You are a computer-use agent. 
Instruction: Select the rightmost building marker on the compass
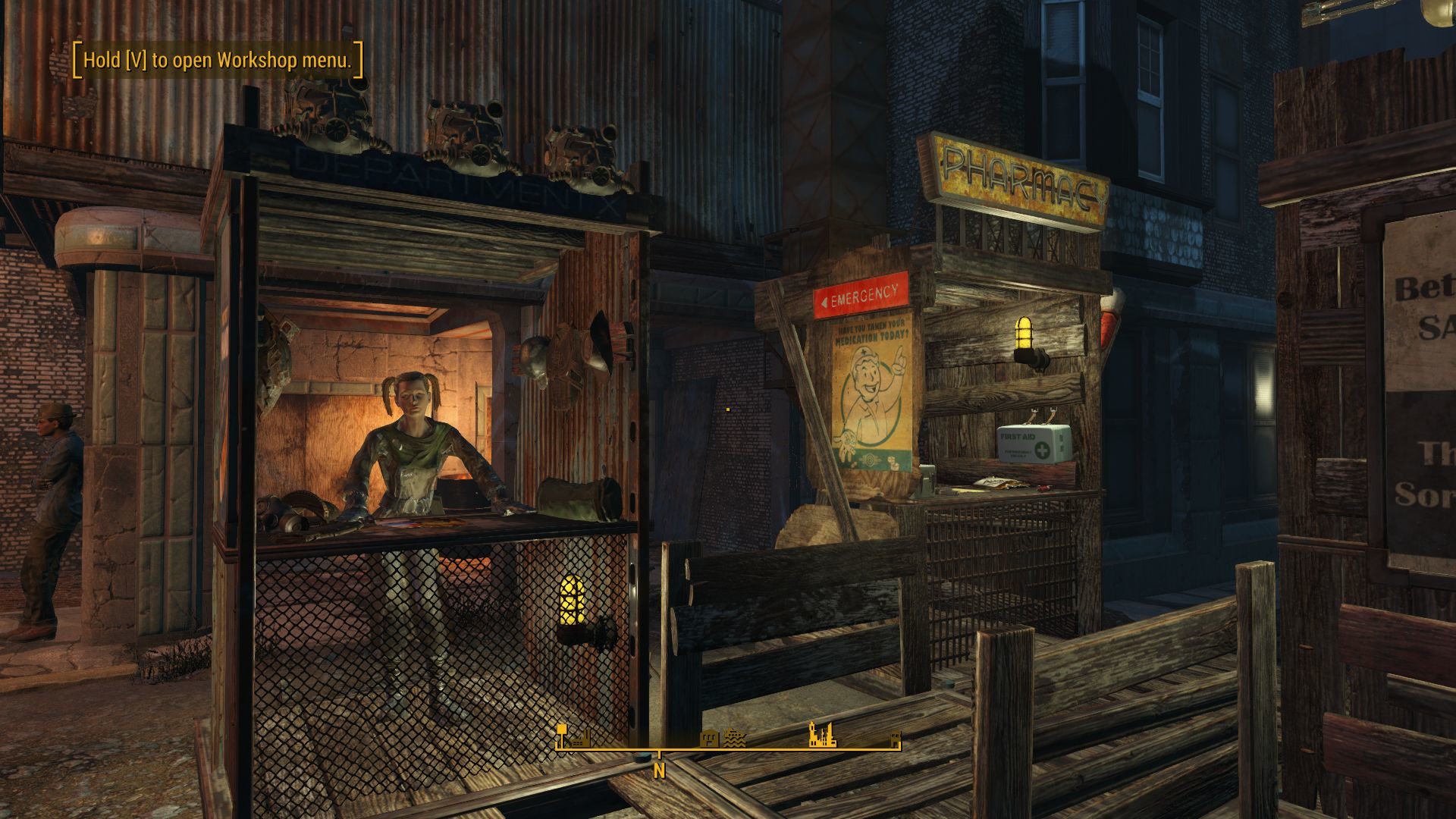pos(896,739)
